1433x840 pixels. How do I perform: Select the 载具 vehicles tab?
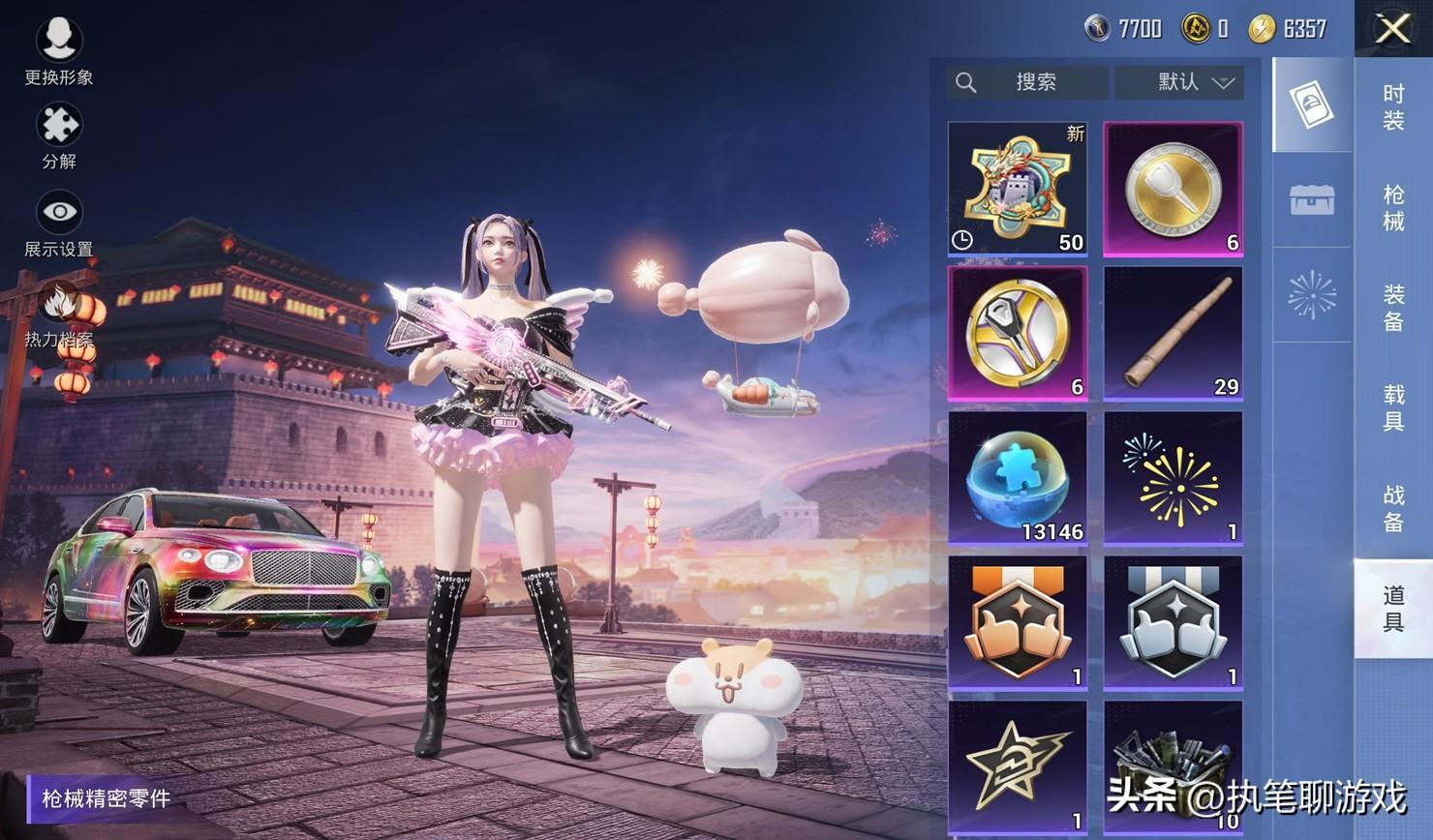point(1392,407)
